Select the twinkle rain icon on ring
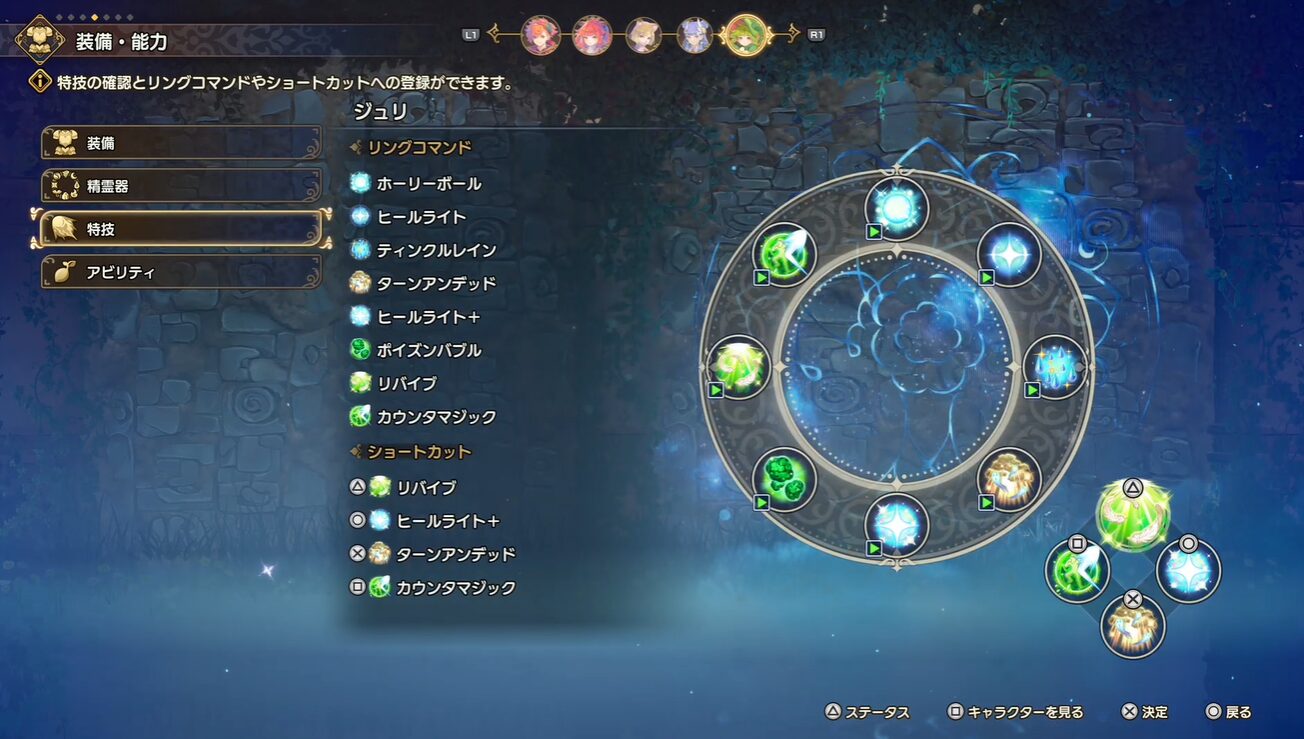 pos(1054,366)
